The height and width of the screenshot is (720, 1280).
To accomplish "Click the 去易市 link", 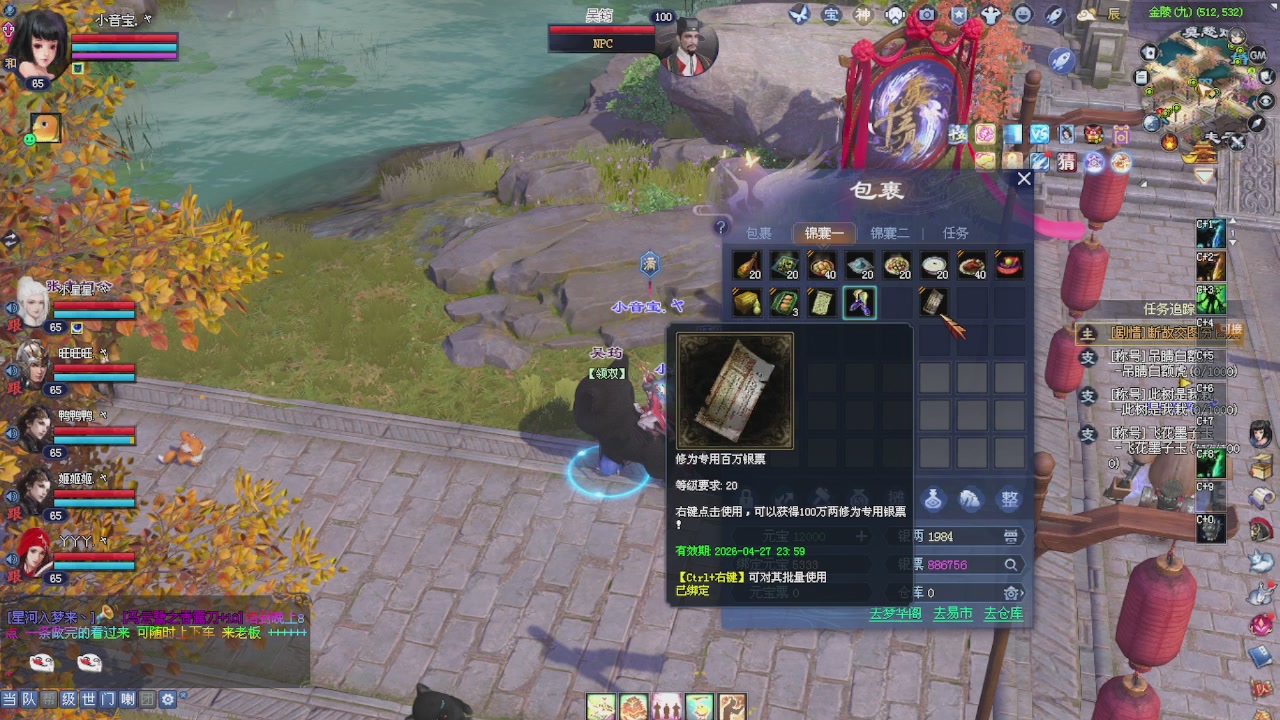I will (952, 613).
